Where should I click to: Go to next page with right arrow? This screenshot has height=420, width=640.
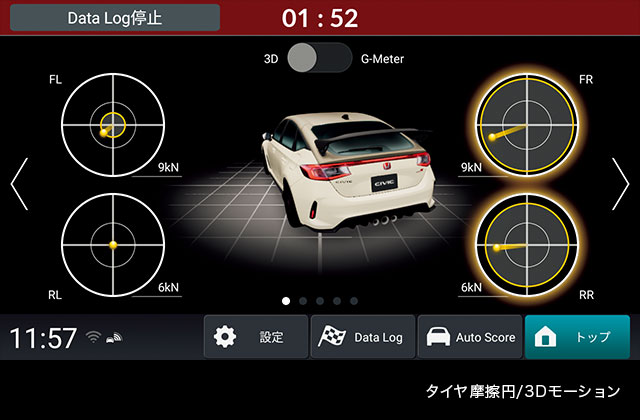[620, 184]
